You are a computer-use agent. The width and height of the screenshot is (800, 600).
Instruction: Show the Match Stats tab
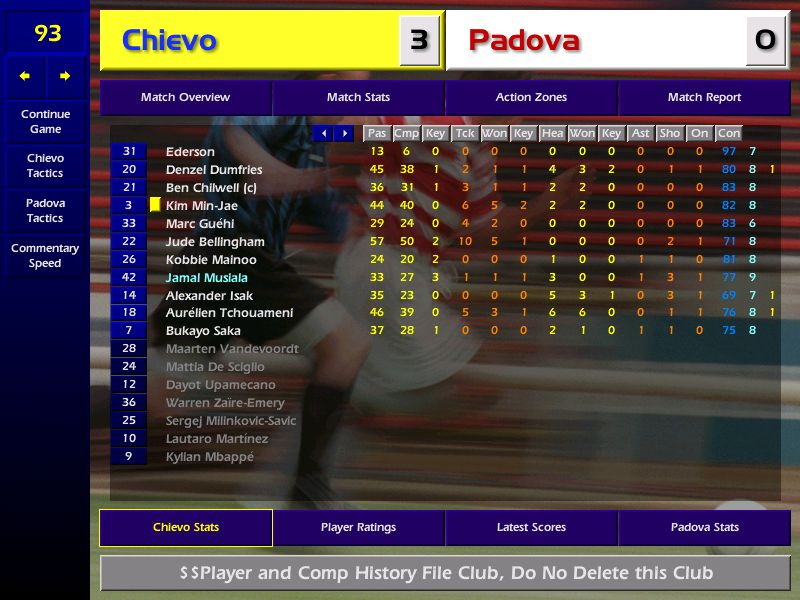358,98
